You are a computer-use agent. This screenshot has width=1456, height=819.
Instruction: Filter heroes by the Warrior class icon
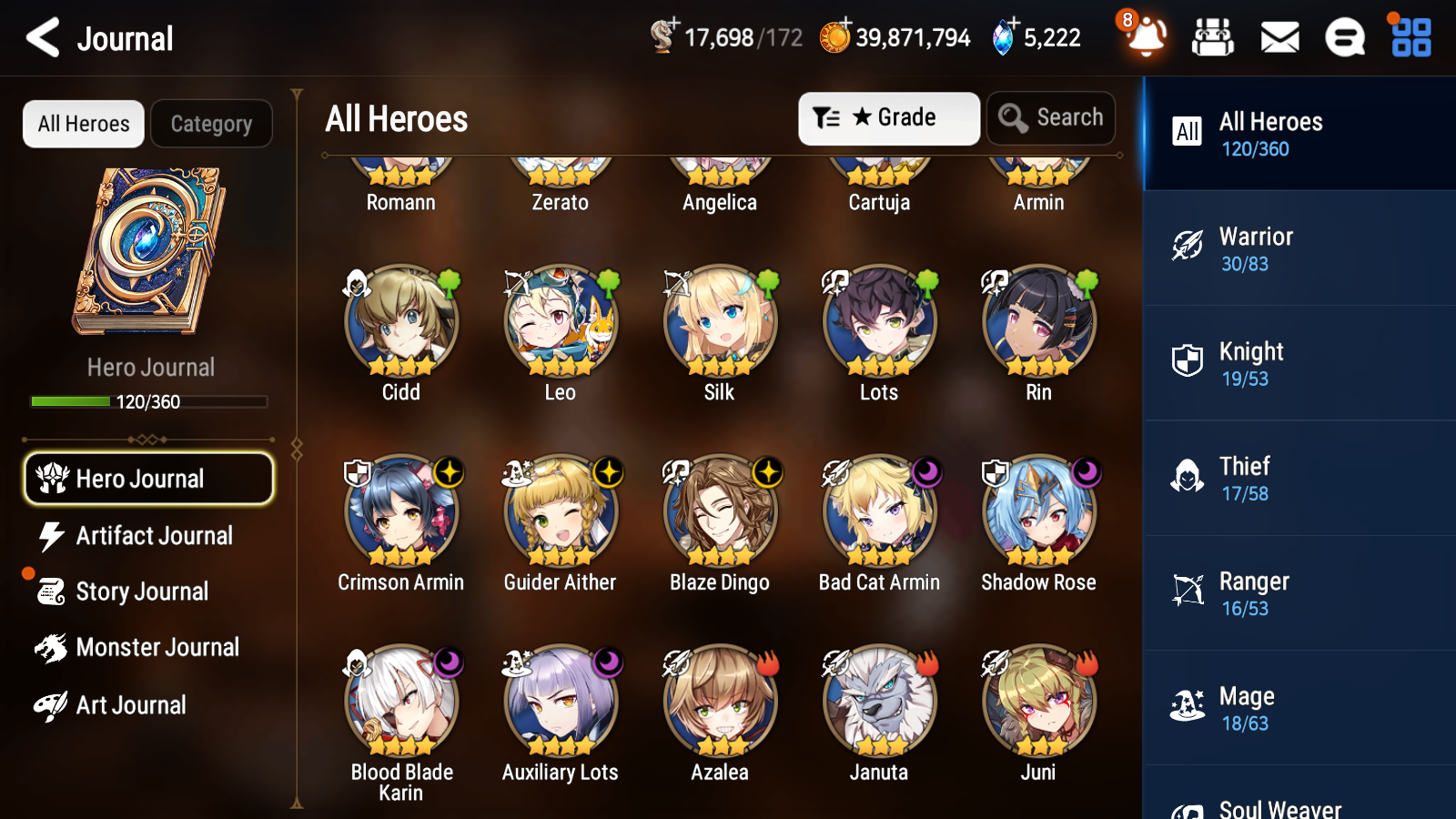[1186, 248]
